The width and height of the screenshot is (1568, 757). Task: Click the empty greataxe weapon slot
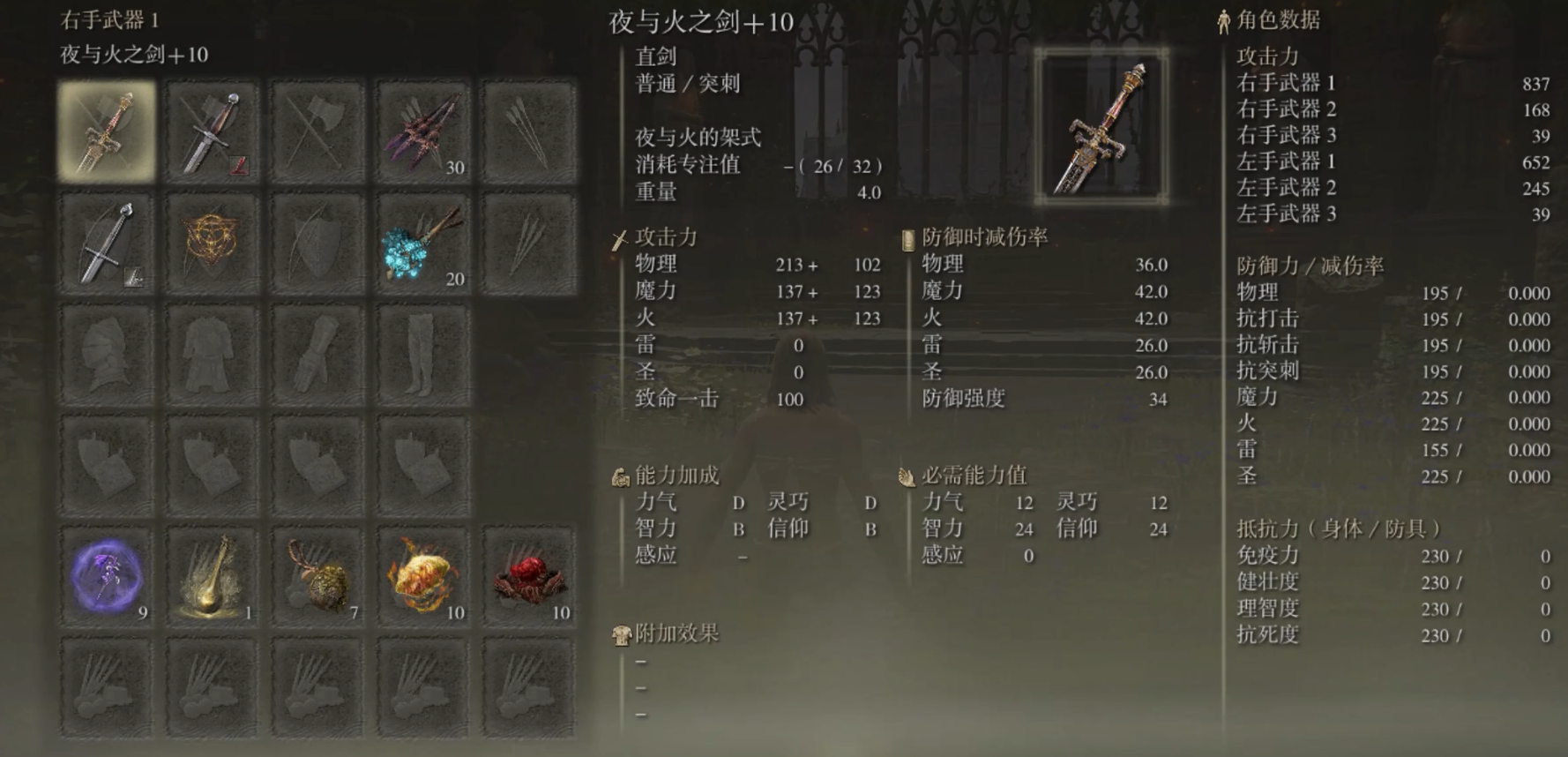click(316, 130)
